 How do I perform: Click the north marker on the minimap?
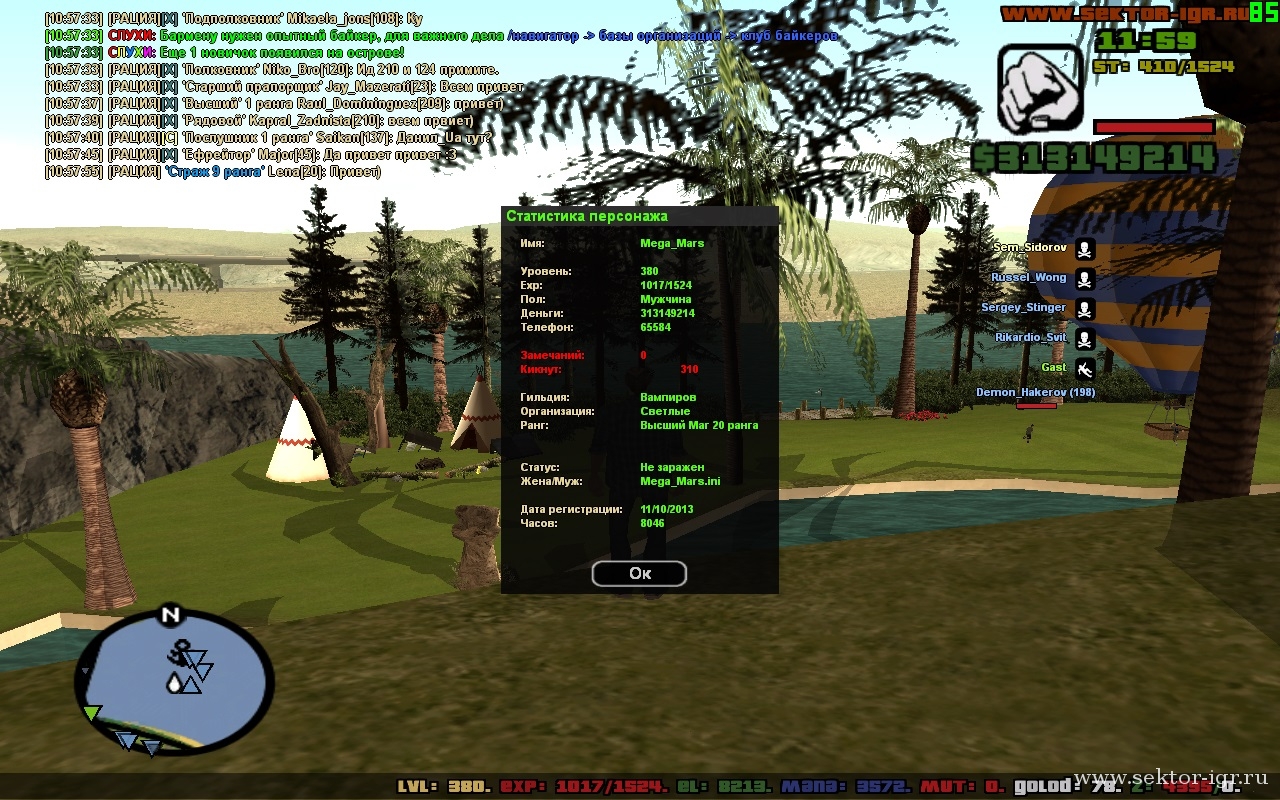pyautogui.click(x=170, y=614)
